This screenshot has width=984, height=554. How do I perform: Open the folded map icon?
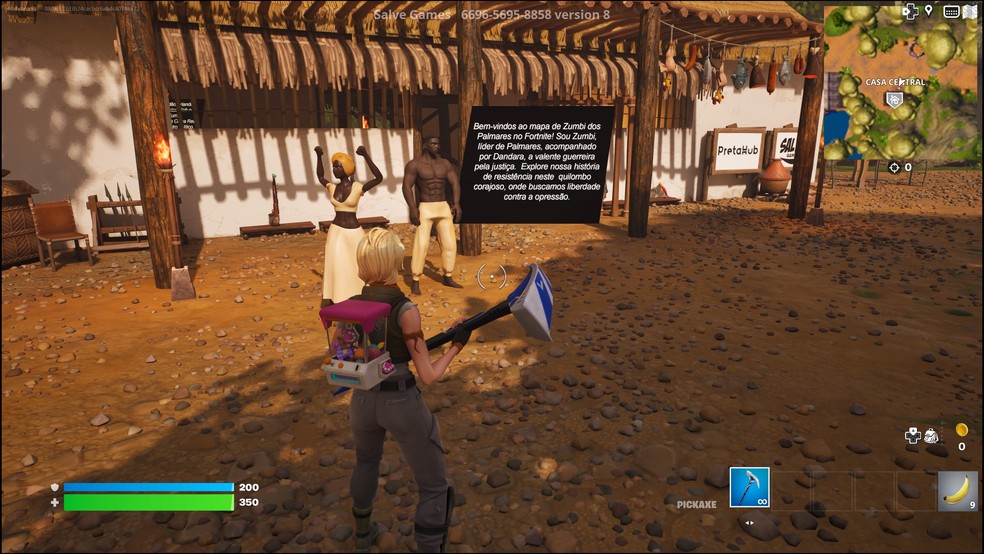click(x=969, y=11)
